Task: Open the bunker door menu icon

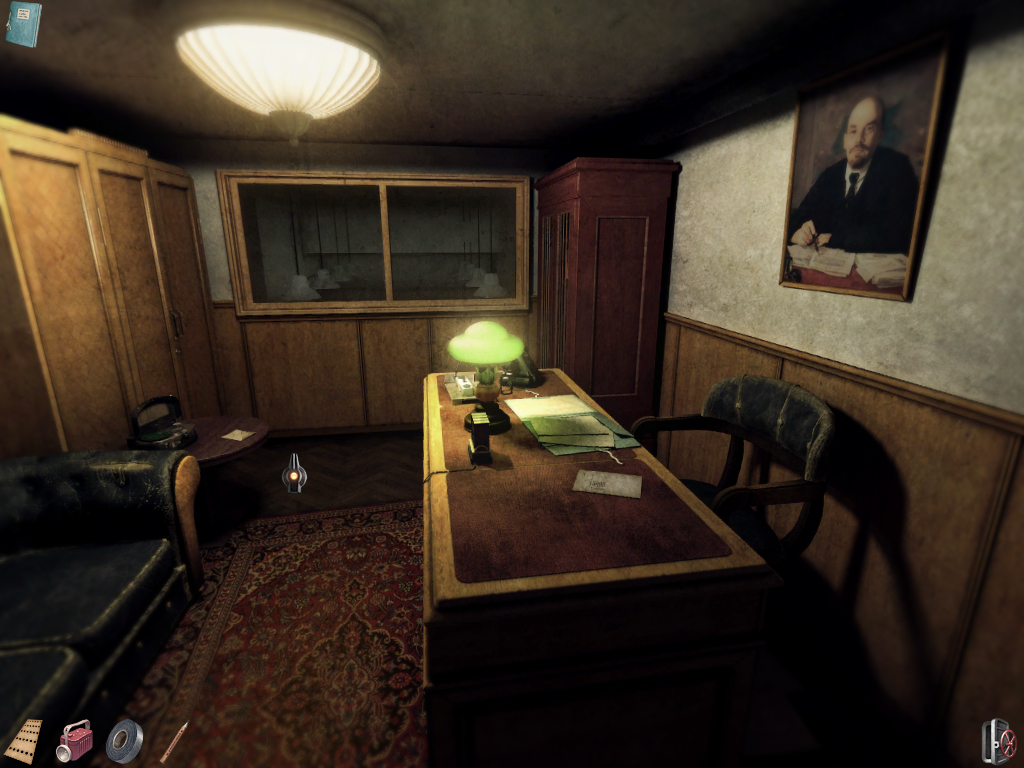Action: (x=998, y=742)
